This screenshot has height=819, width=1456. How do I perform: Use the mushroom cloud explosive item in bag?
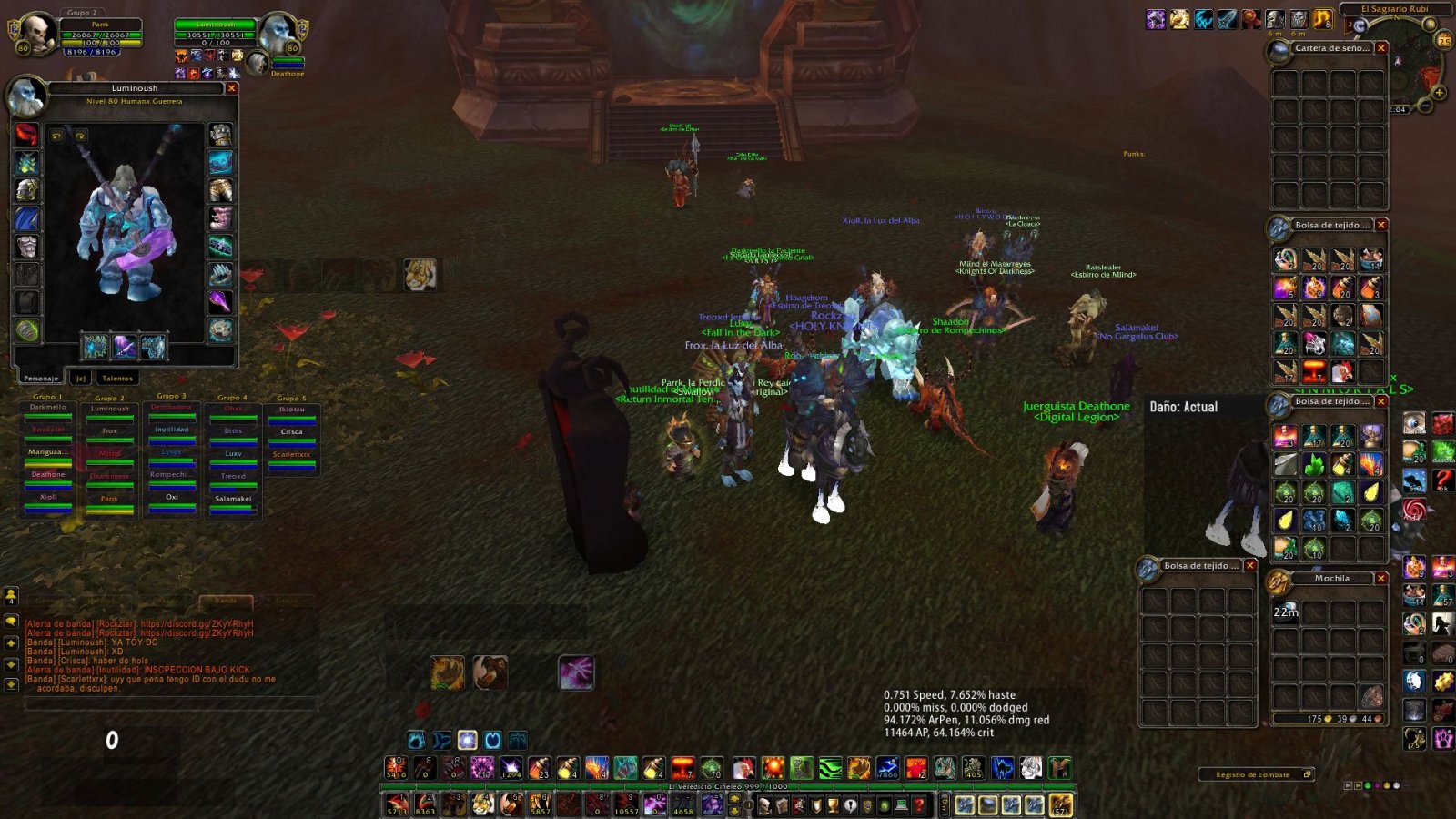pos(1313,371)
